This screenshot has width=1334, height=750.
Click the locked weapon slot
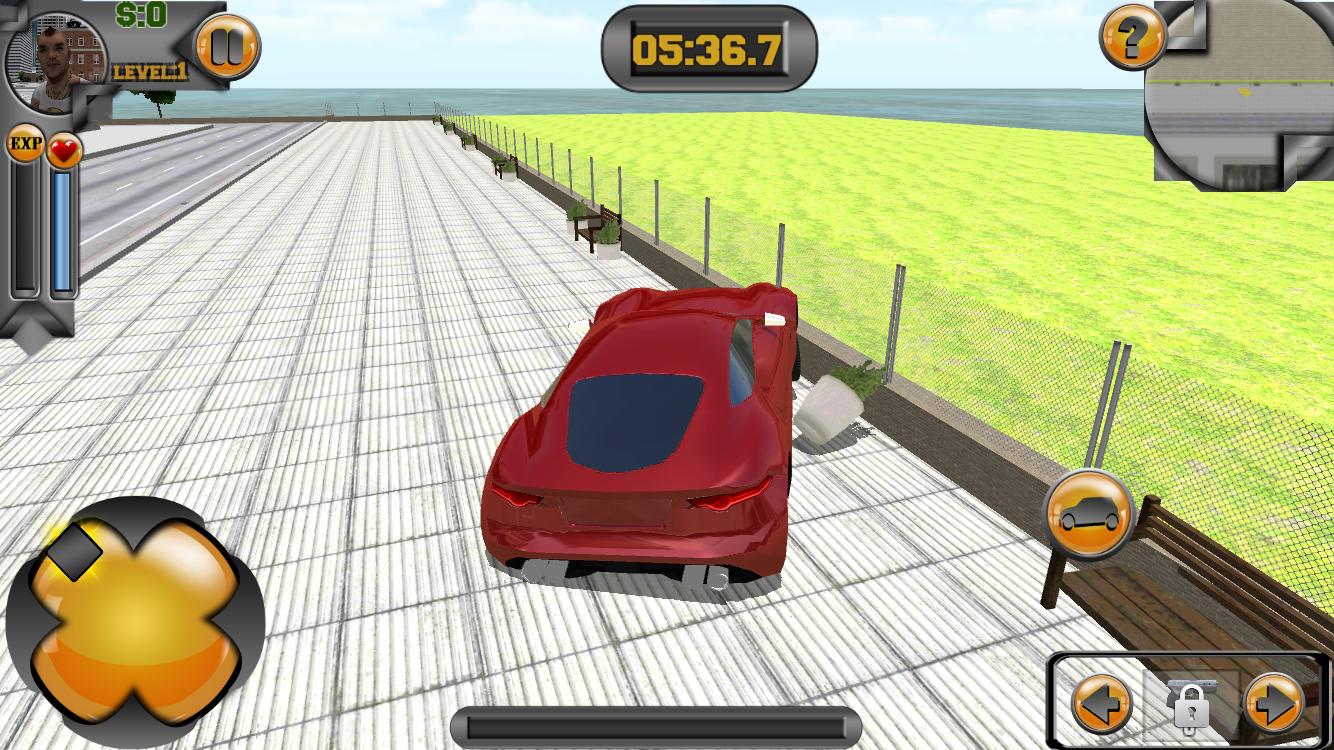(1189, 703)
